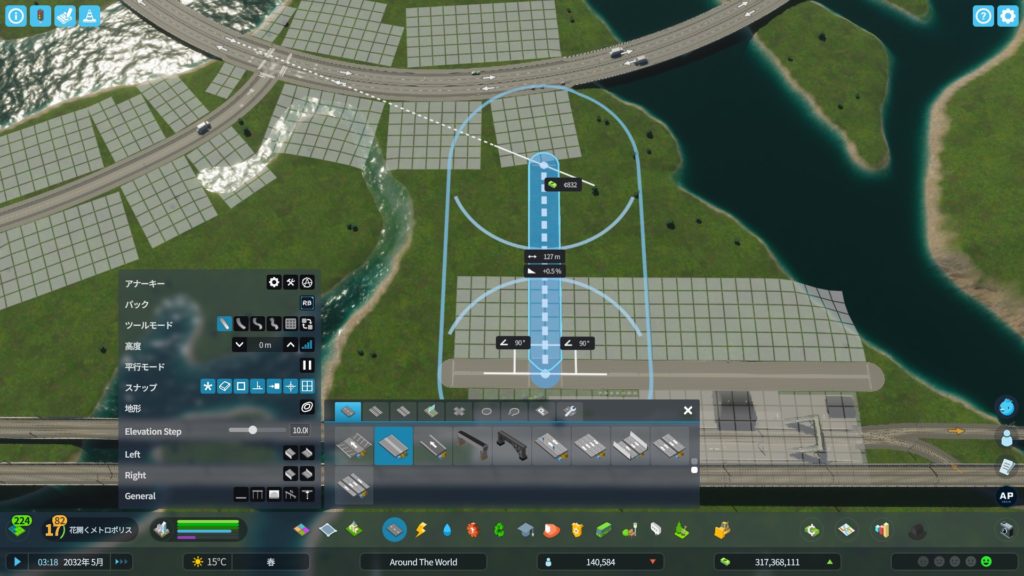
Task: Decrease elevation with the down arrow
Action: pos(240,345)
